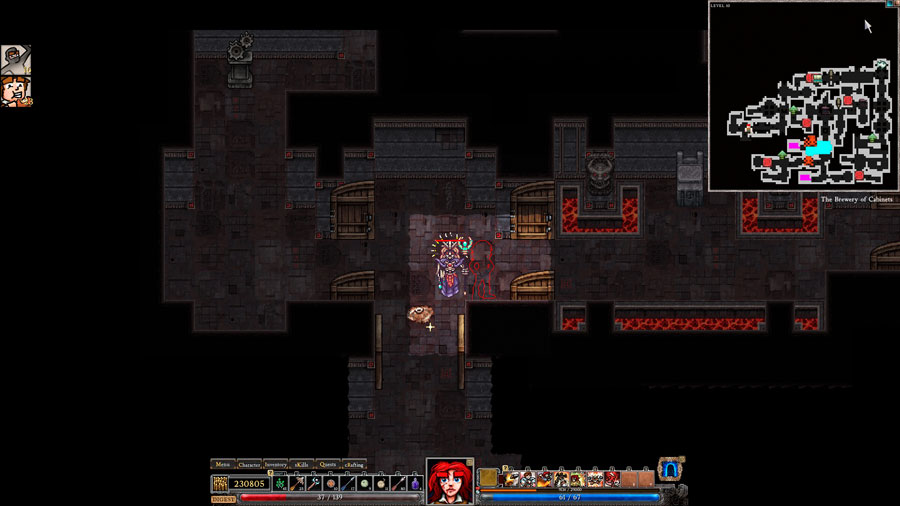Open the Inventory tab
The width and height of the screenshot is (900, 506).
[276, 464]
